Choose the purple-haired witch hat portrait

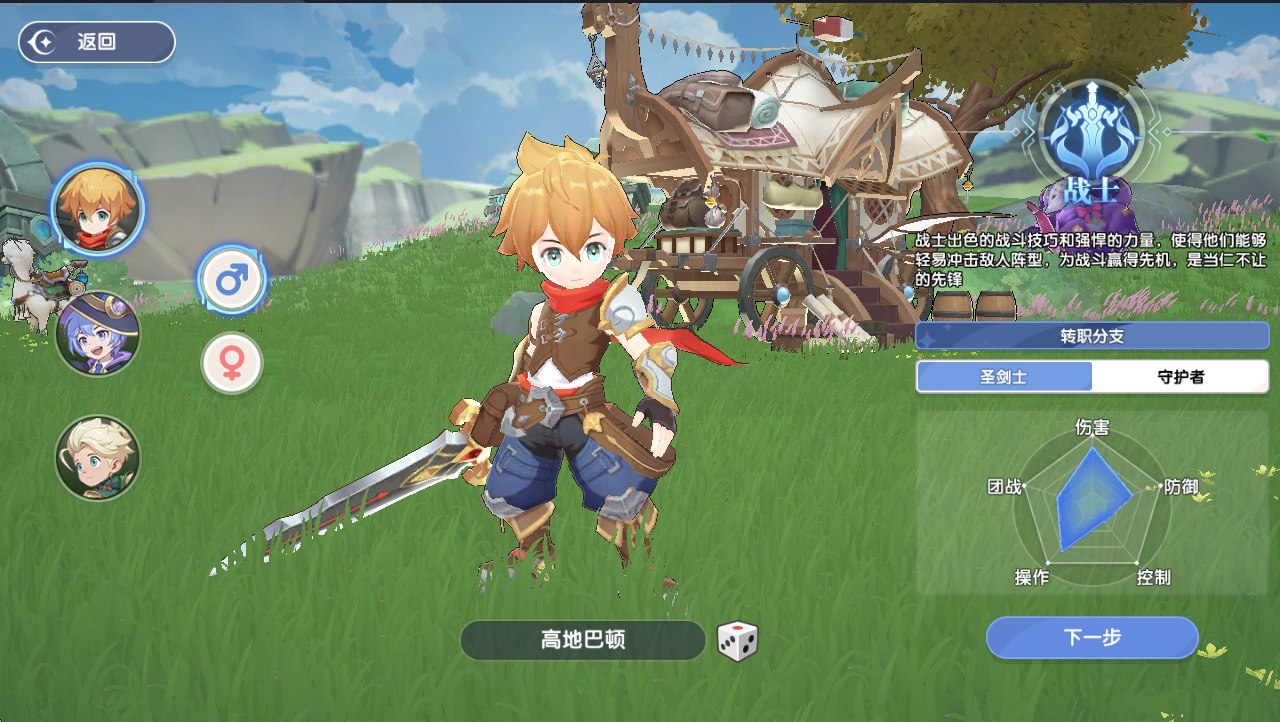point(97,334)
